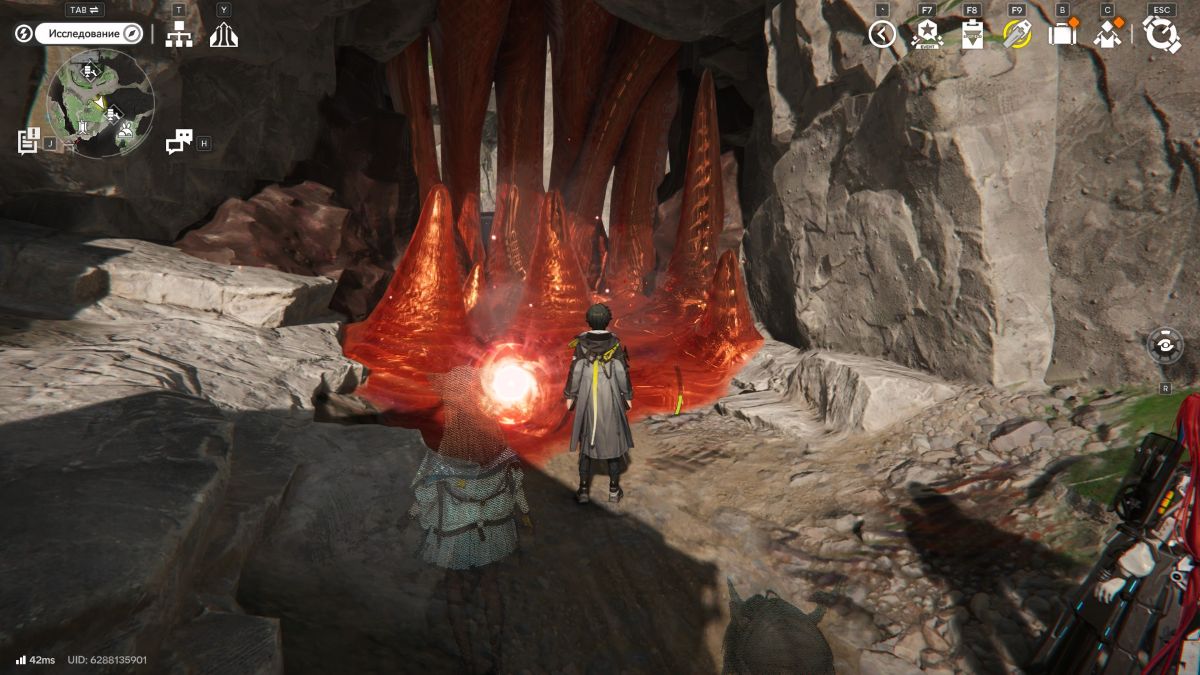Open the triple upward arrows icon
Screen dimensions: 1200x675
[224, 35]
